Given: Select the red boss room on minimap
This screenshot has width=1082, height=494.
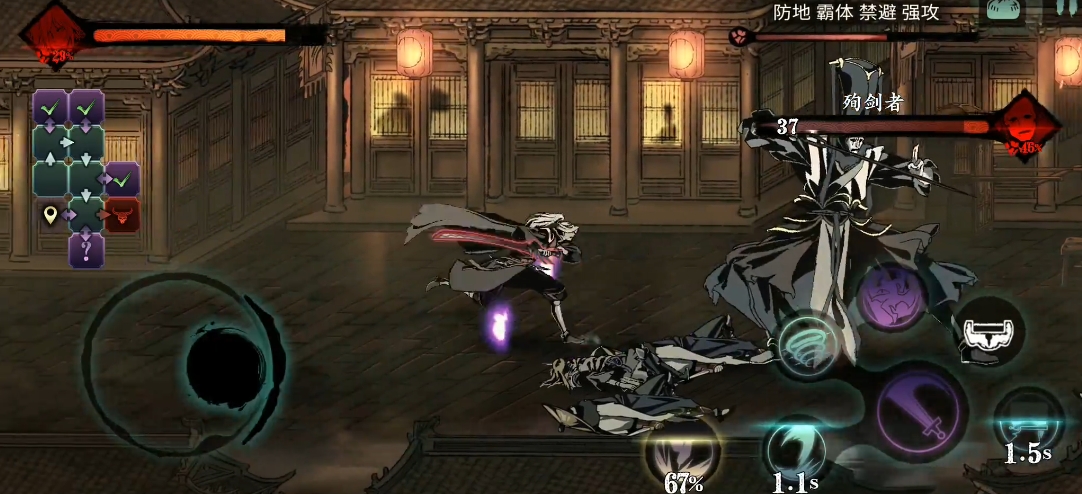Looking at the screenshot, I should 123,214.
